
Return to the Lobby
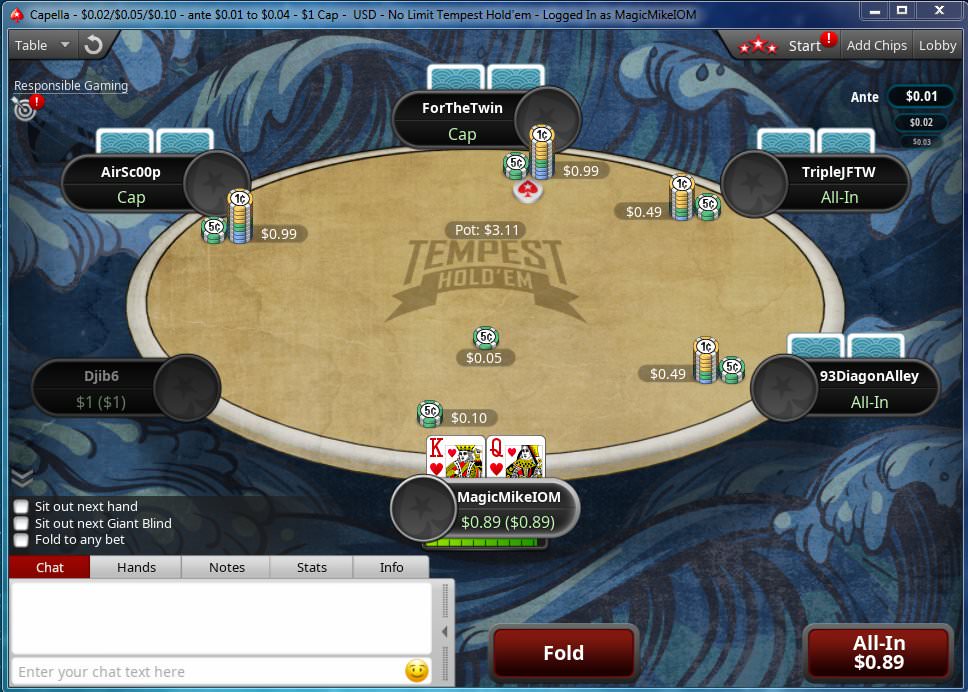(937, 45)
